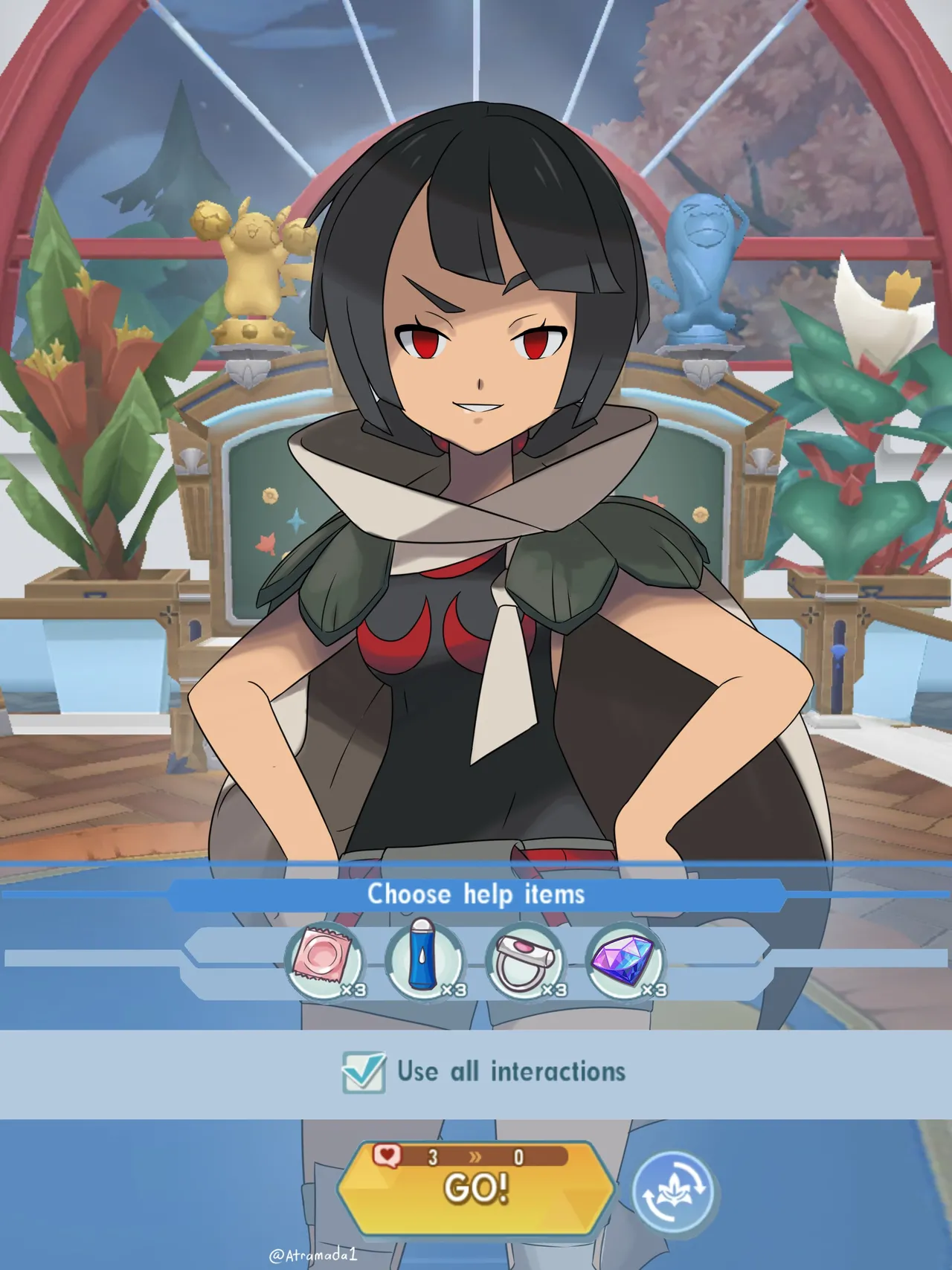Click the round blue swap arrows button
Screen dimensions: 952x1270
point(673,1191)
